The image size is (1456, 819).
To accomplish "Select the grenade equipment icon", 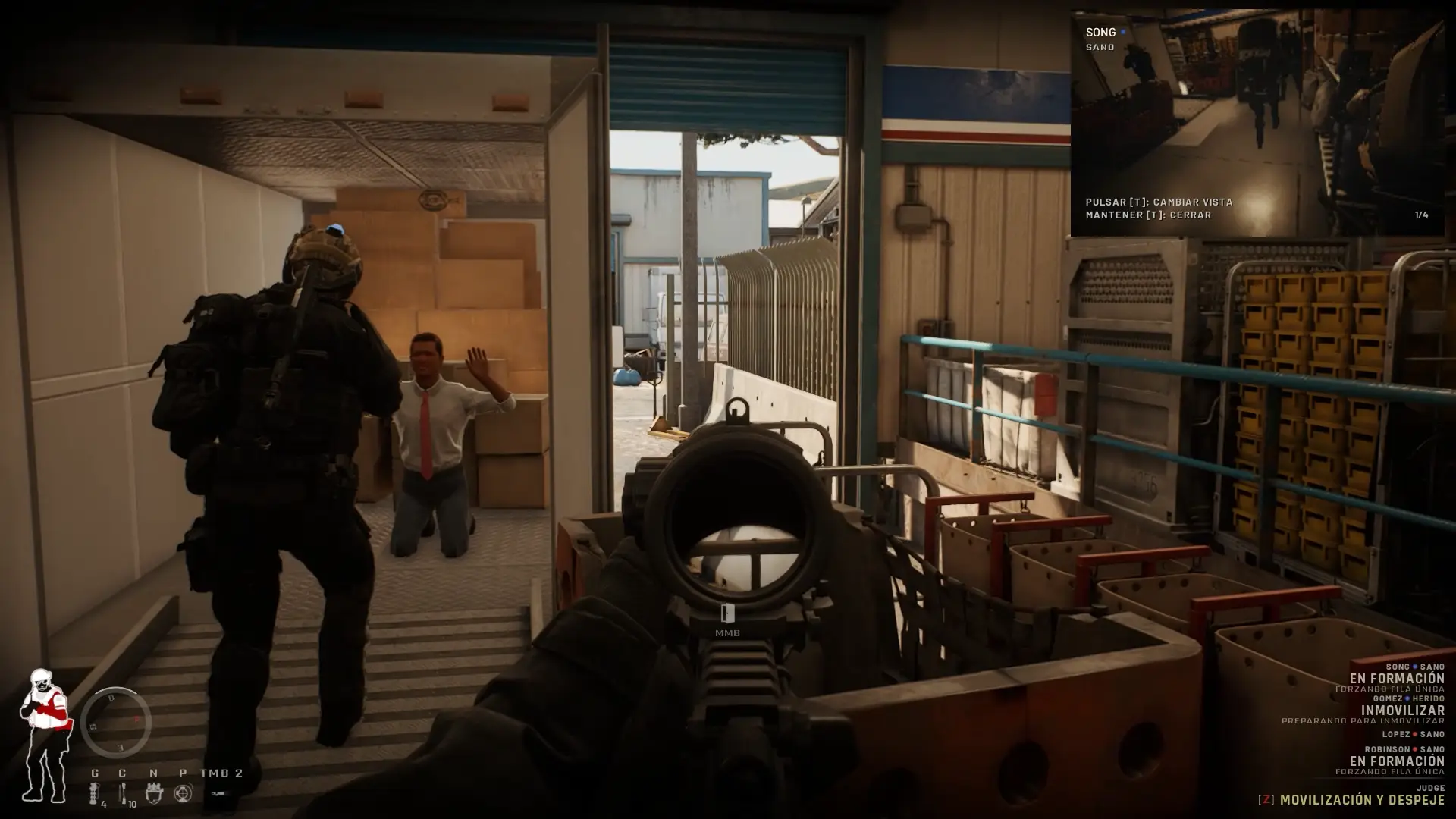I will pos(95,792).
